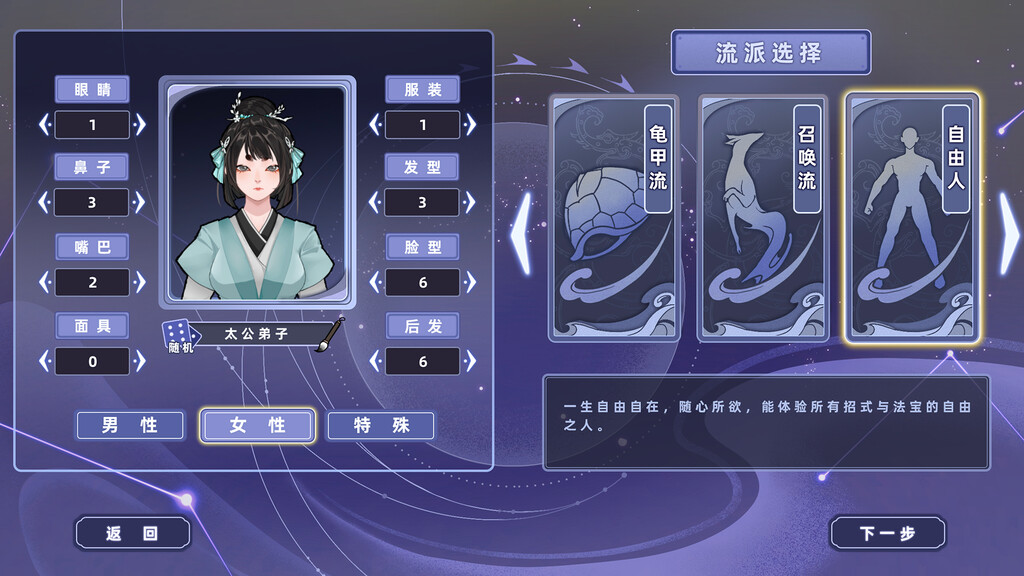Choose the 召唤流 style card

(x=762, y=218)
